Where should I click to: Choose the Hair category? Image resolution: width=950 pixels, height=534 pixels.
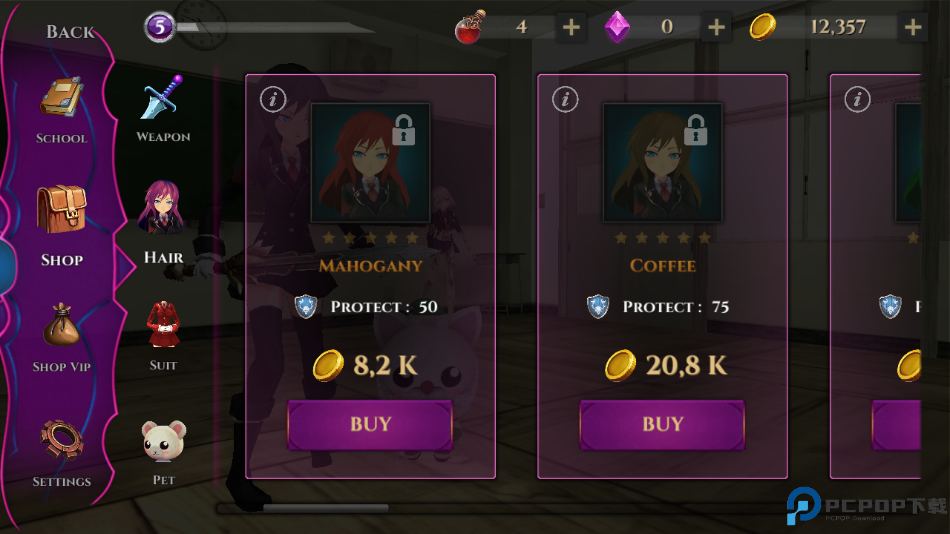pyautogui.click(x=163, y=224)
